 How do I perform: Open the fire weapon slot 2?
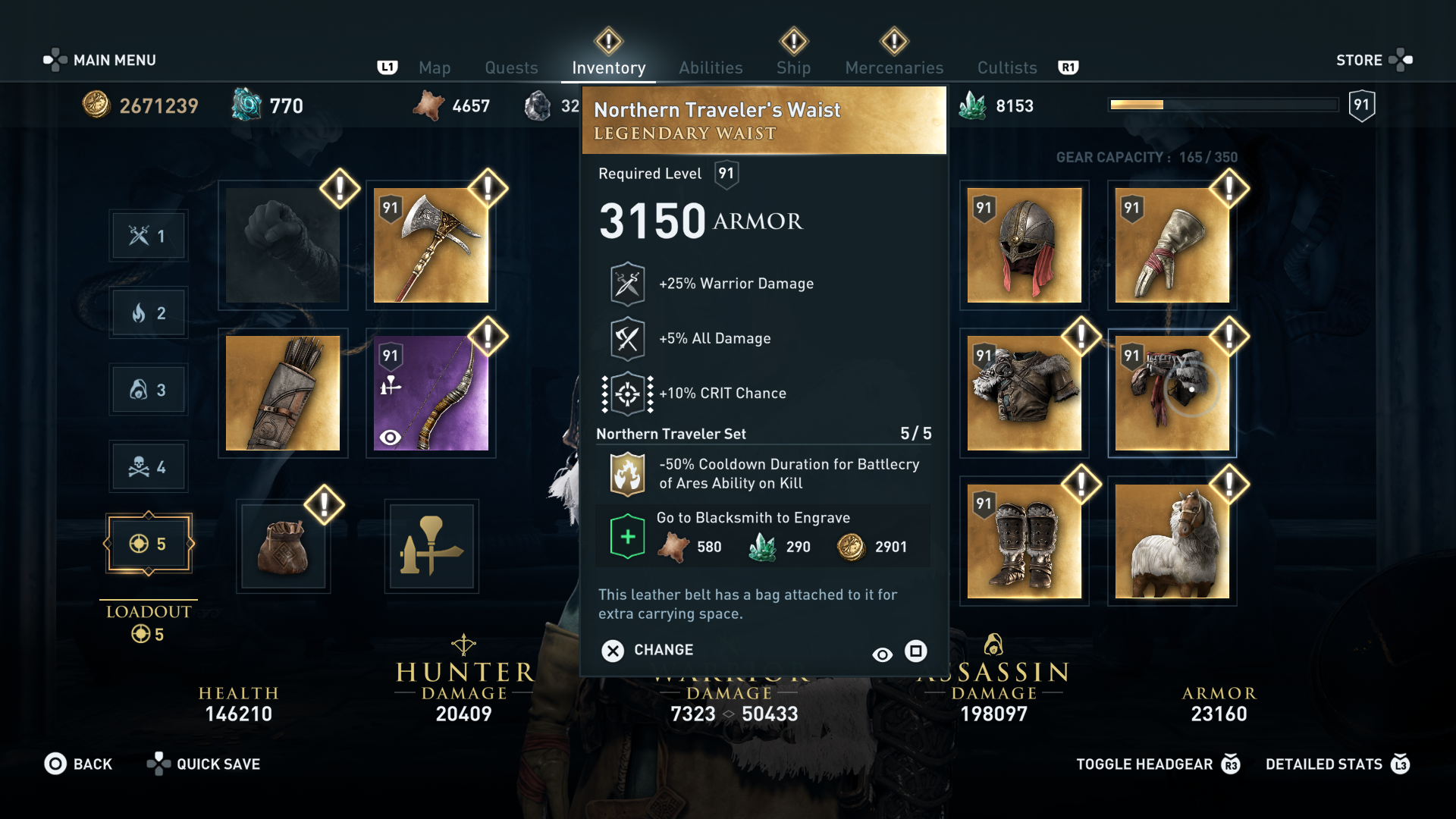click(149, 312)
